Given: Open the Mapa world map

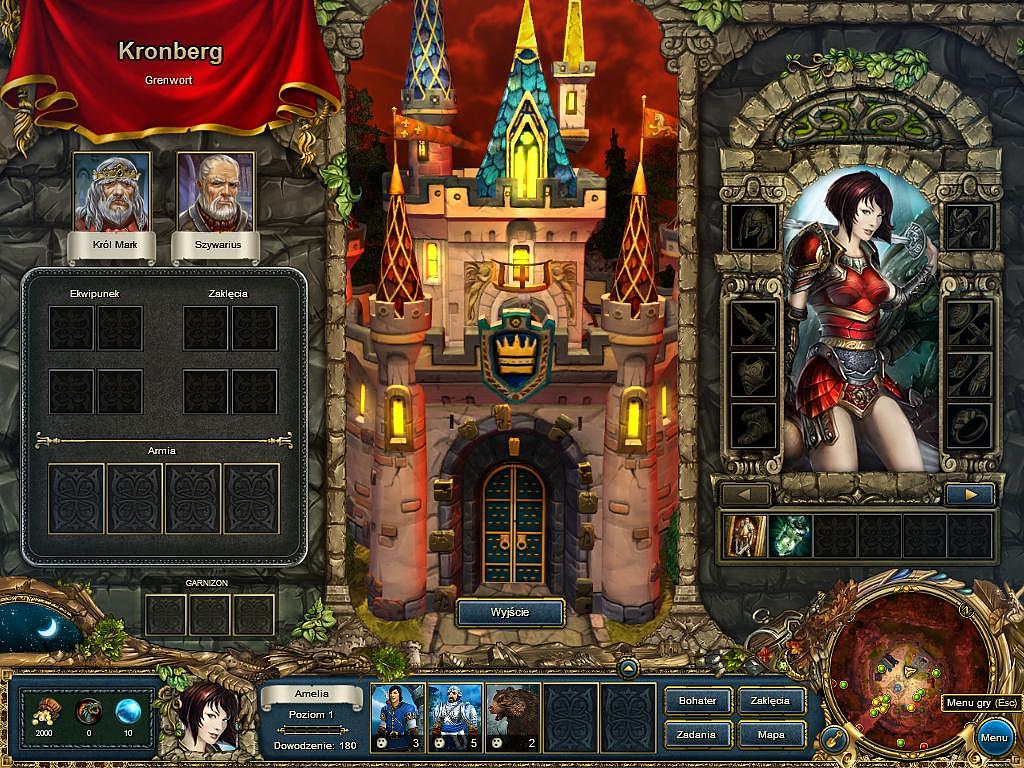Looking at the screenshot, I should pyautogui.click(x=771, y=734).
